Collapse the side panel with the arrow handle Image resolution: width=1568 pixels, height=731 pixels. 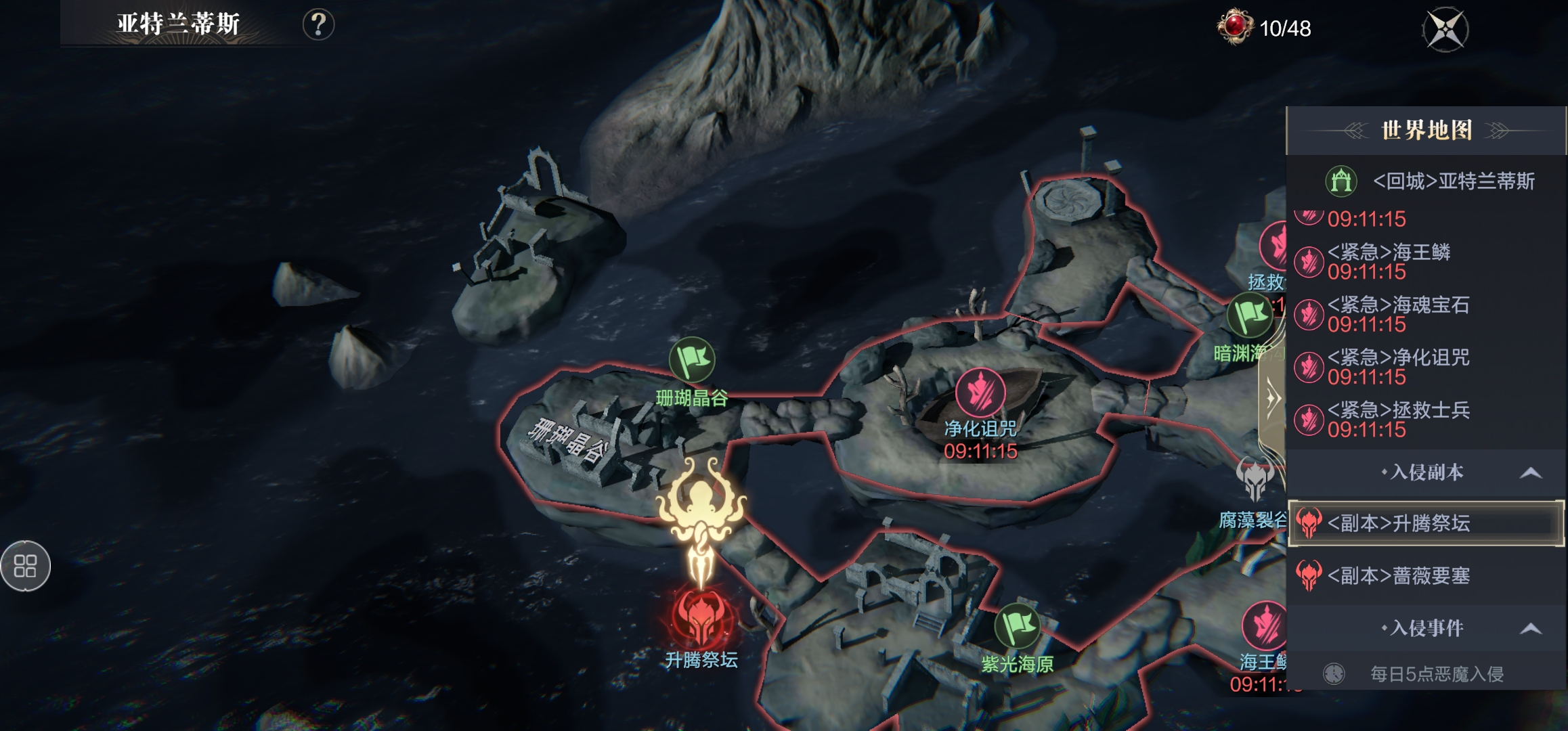click(x=1272, y=399)
